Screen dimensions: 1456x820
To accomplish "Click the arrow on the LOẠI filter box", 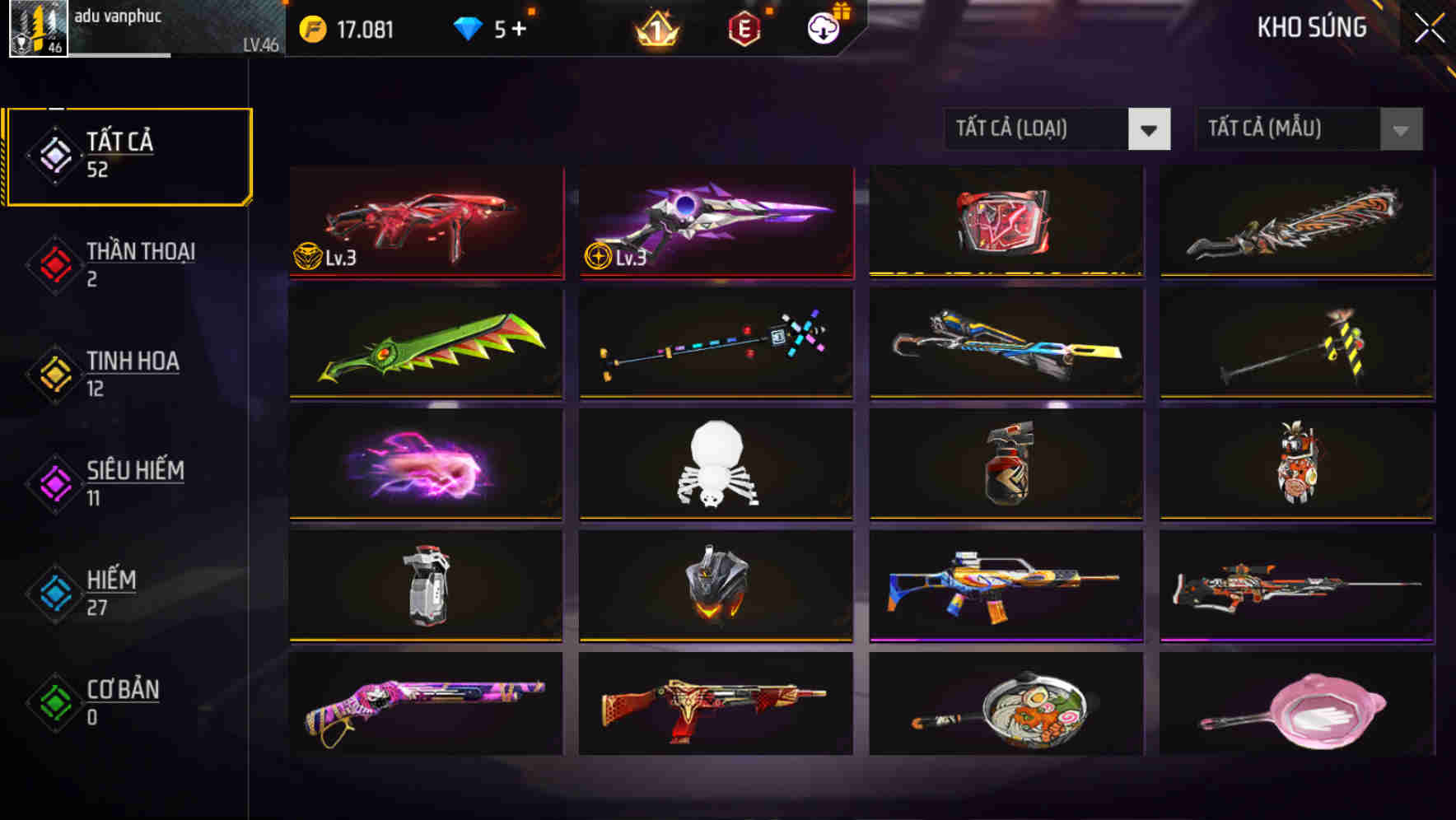I will coord(1150,129).
